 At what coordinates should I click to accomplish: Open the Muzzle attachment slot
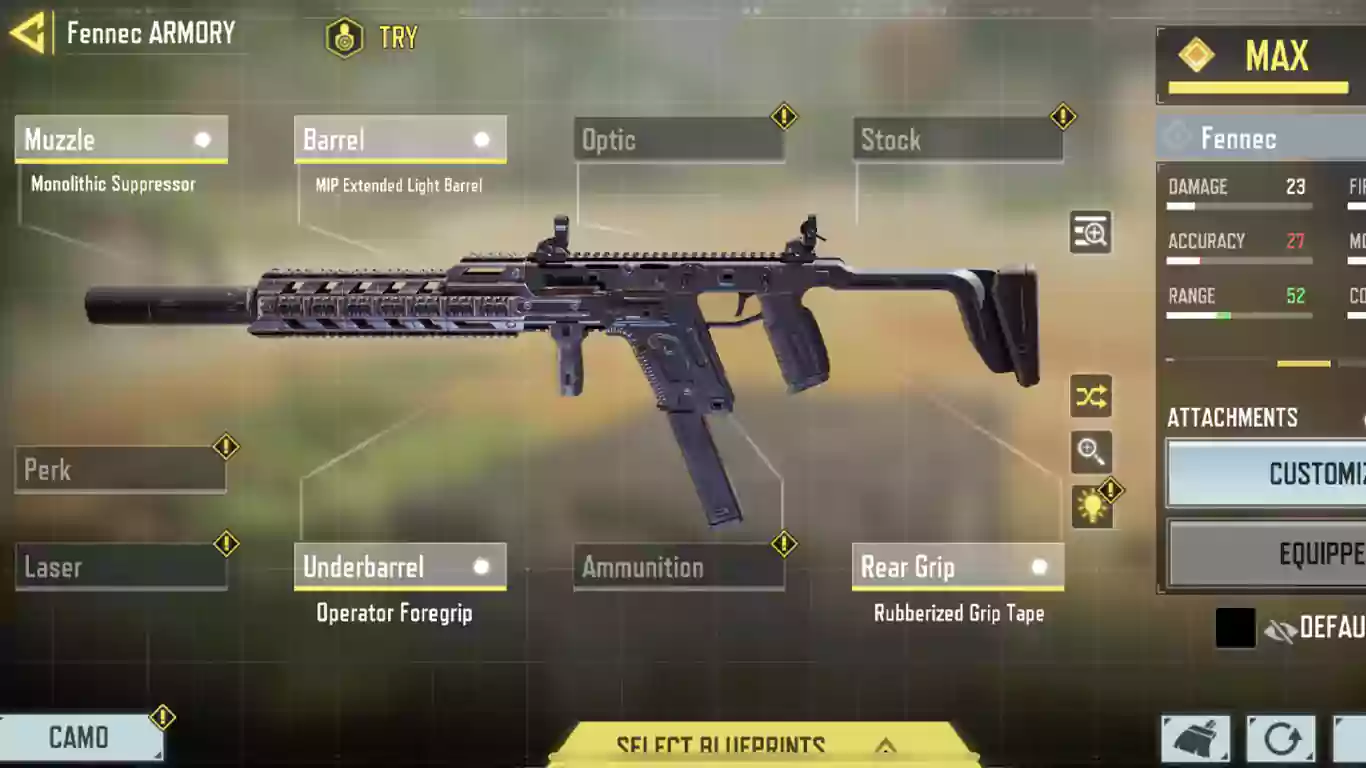click(x=121, y=140)
